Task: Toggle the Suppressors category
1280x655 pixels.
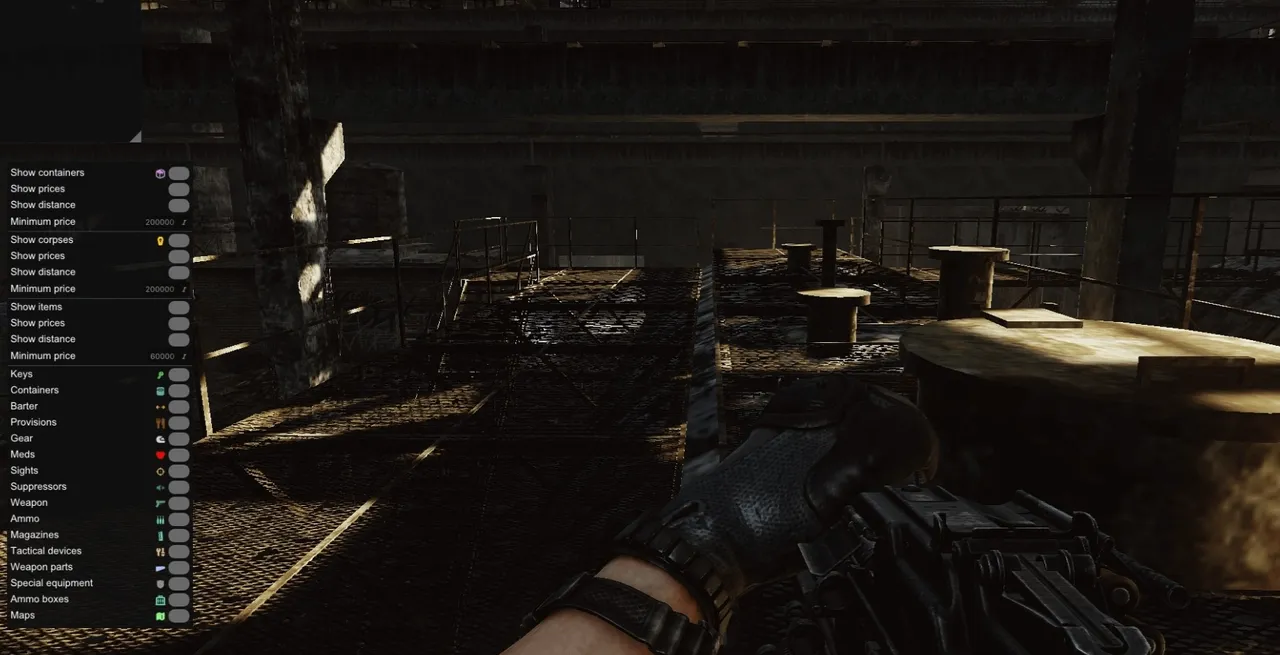Action: pos(179,487)
